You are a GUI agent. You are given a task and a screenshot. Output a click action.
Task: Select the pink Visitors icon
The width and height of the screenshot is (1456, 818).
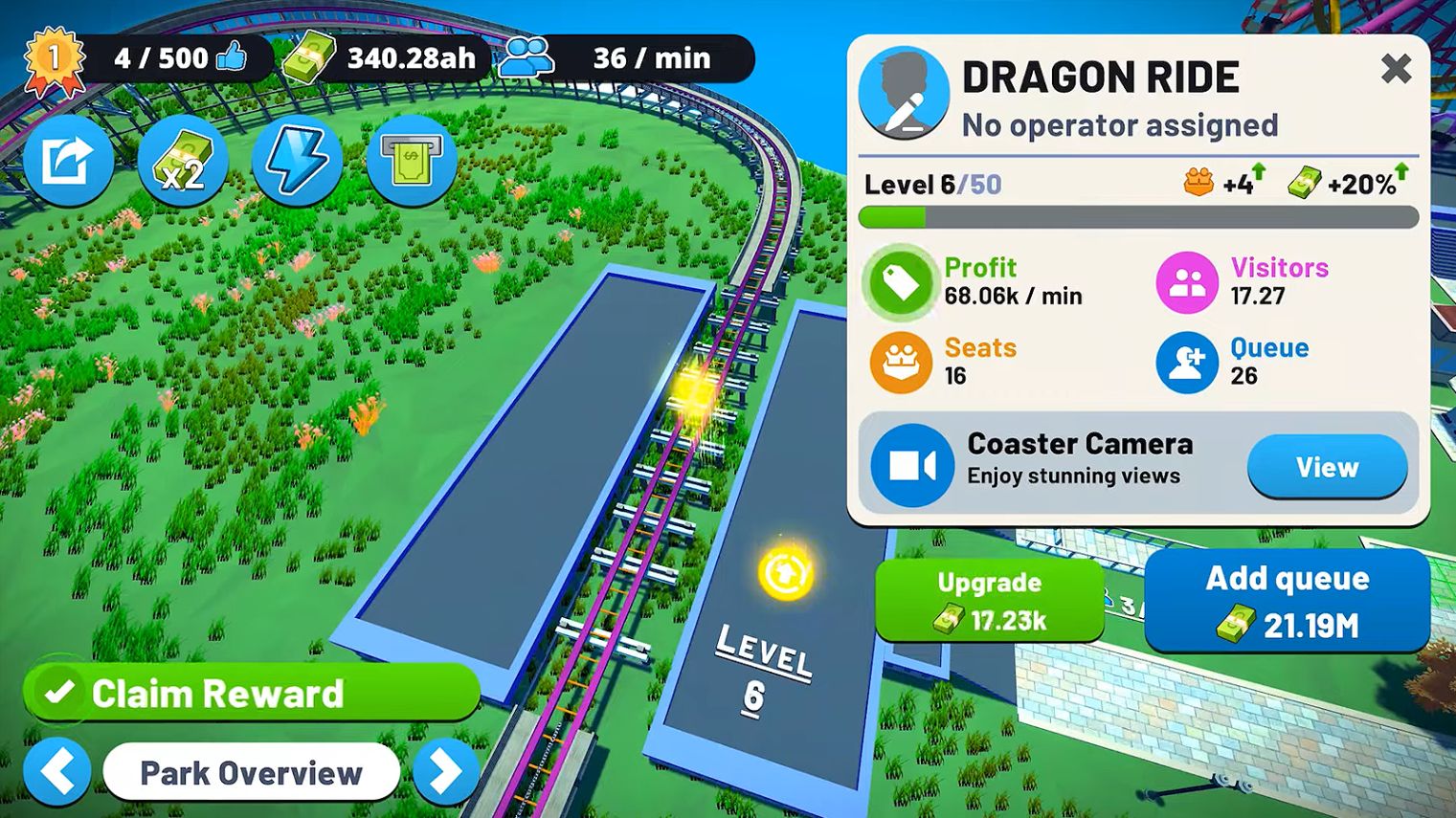[1186, 282]
